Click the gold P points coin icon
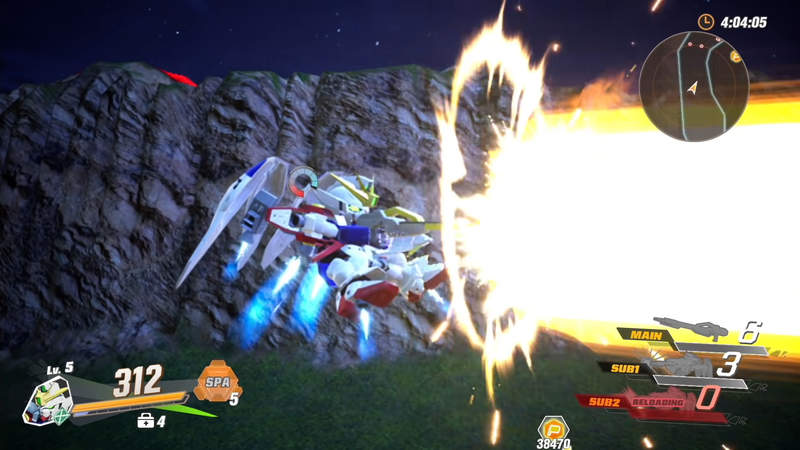Viewport: 800px width, 450px height. (x=552, y=428)
